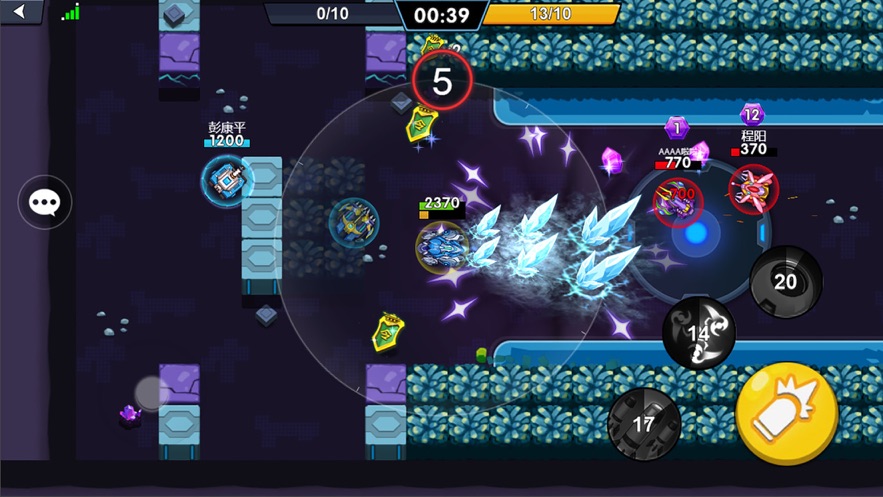Activate the skill showing cooldown 14
The height and width of the screenshot is (497, 883).
coord(698,333)
